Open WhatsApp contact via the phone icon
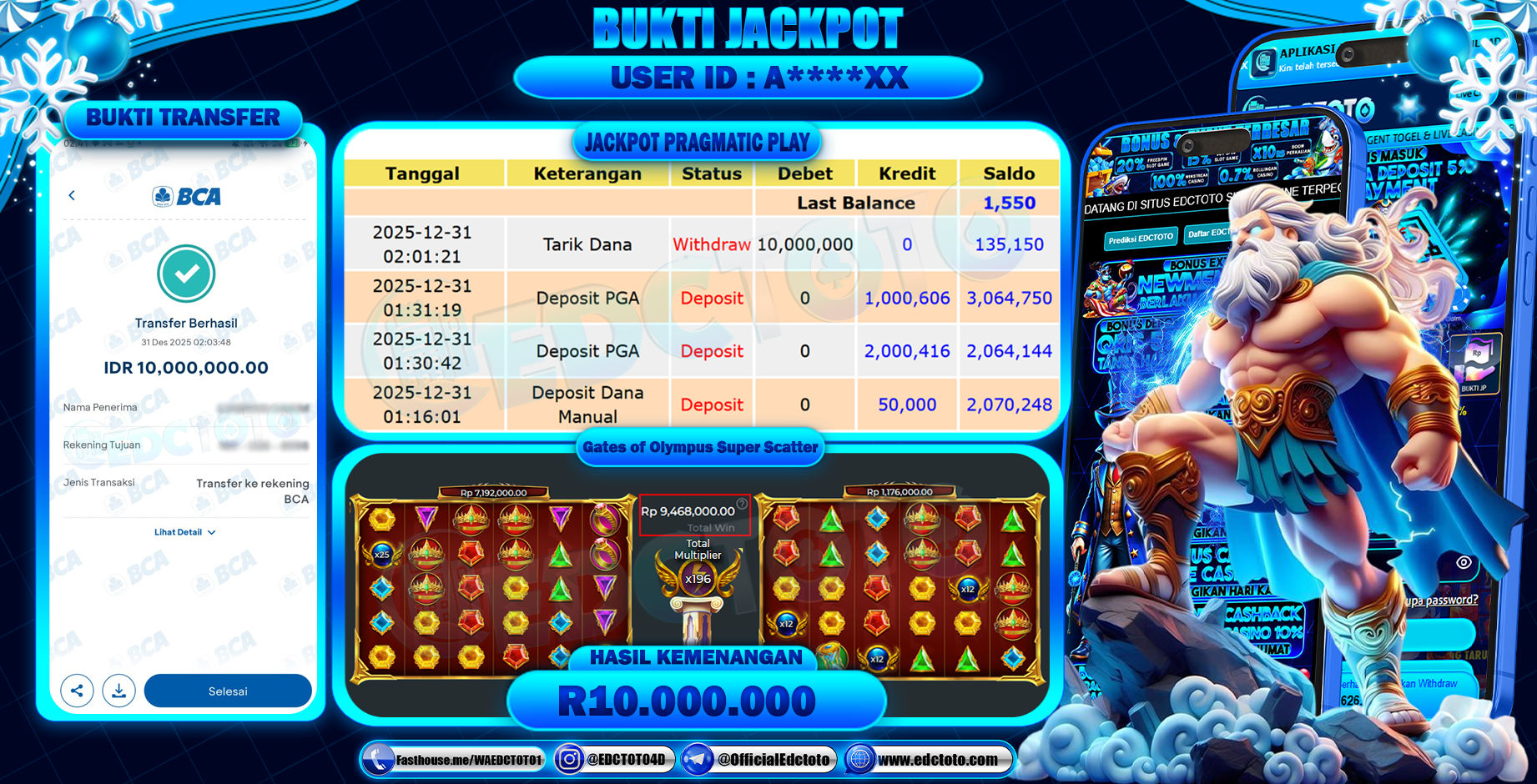 (x=377, y=760)
